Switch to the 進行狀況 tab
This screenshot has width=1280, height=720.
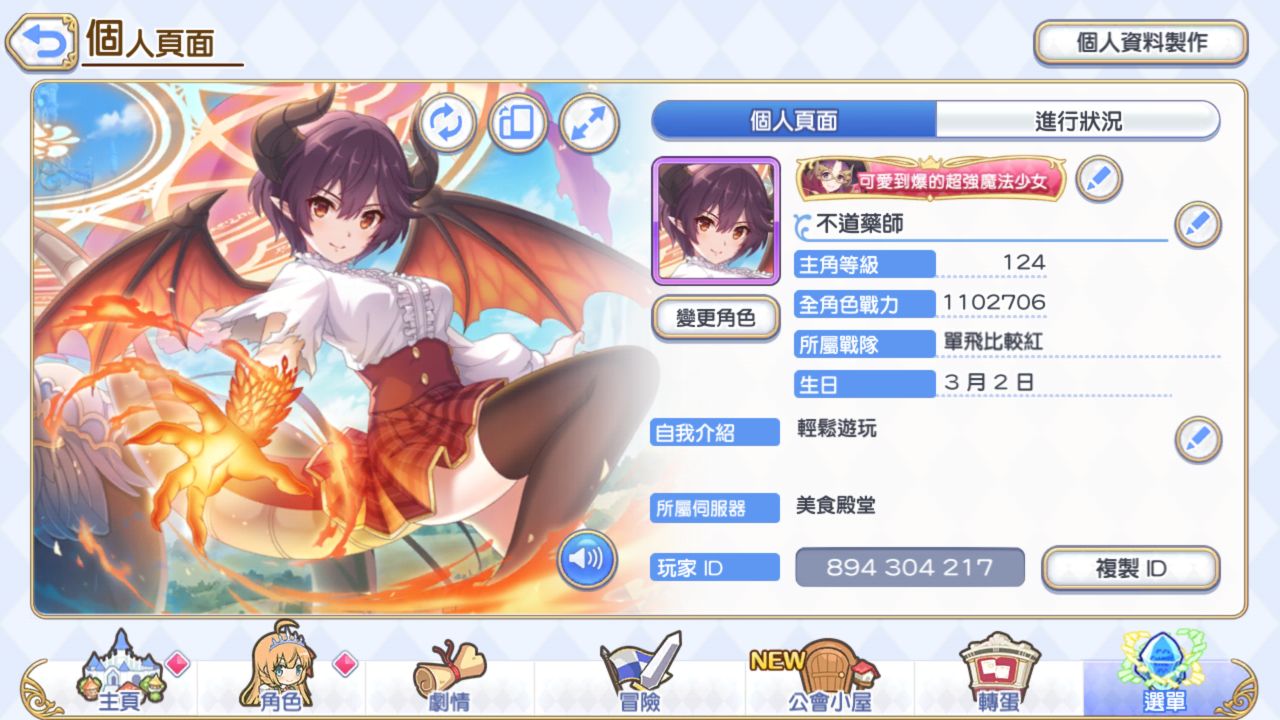[1078, 121]
